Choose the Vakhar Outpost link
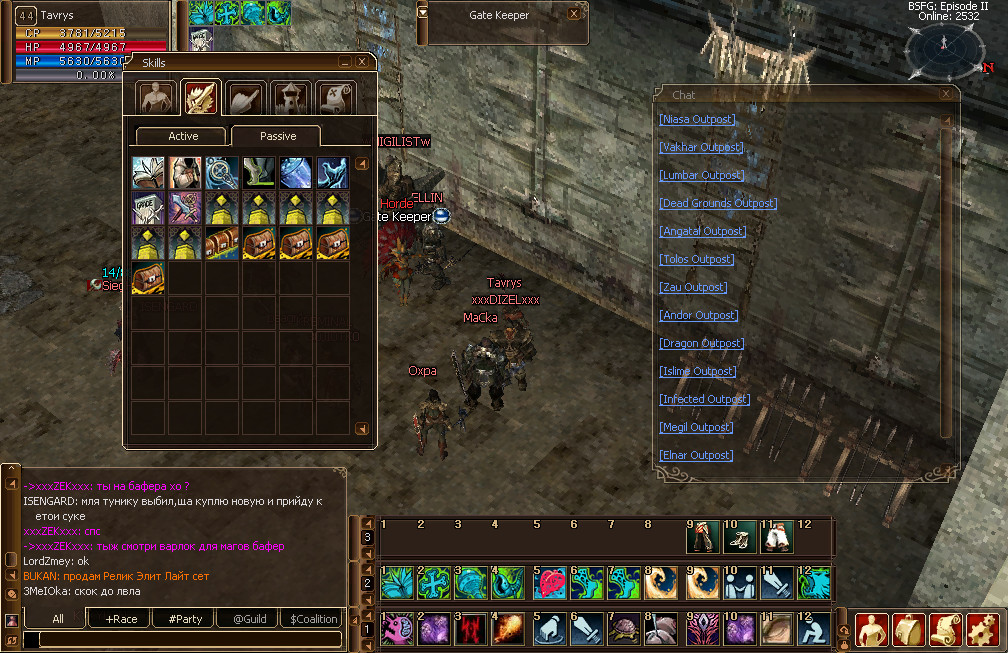The width and height of the screenshot is (1008, 653). [700, 147]
